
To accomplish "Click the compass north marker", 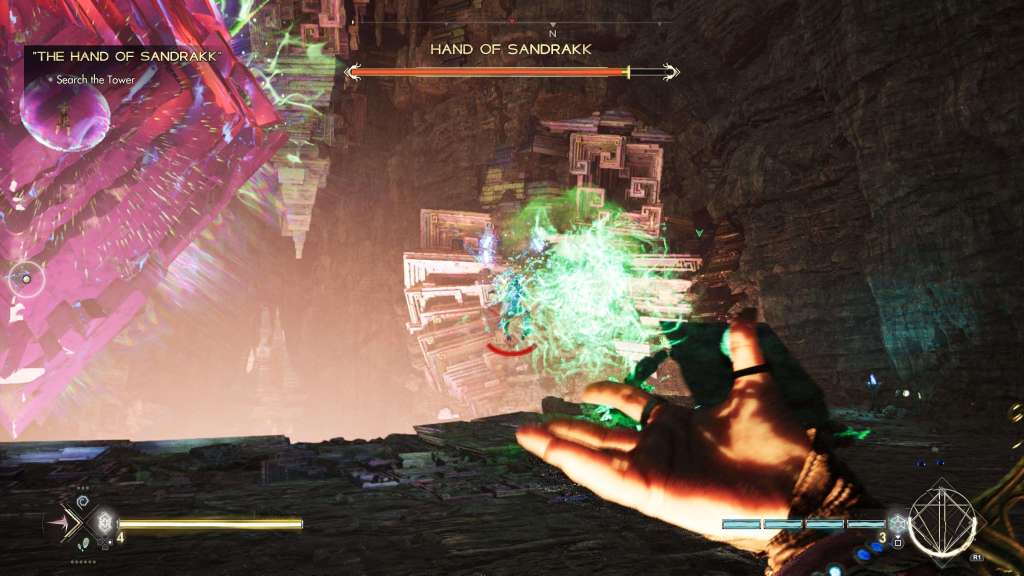I will (552, 33).
